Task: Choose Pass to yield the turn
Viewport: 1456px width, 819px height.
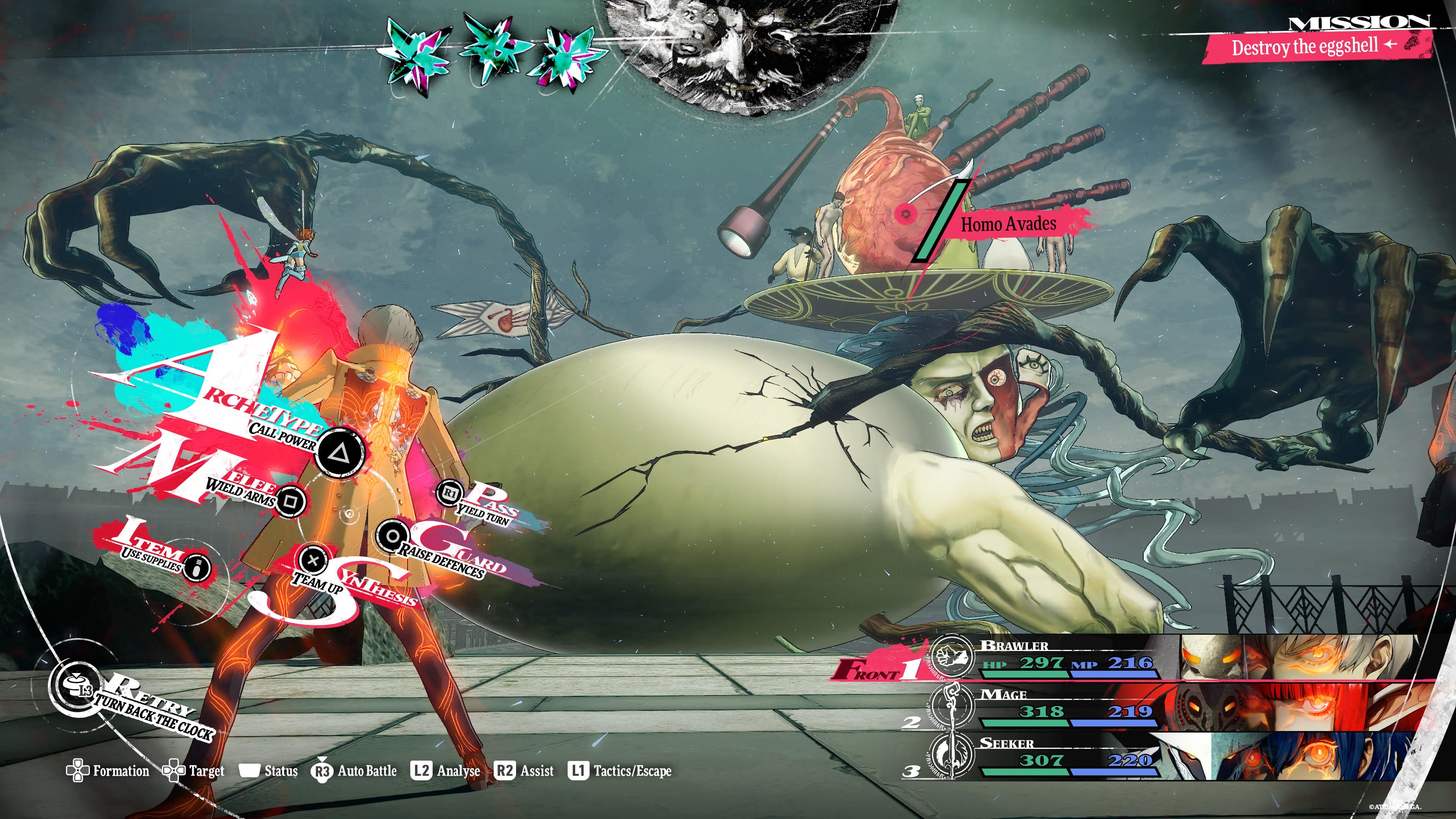Action: 450,493
